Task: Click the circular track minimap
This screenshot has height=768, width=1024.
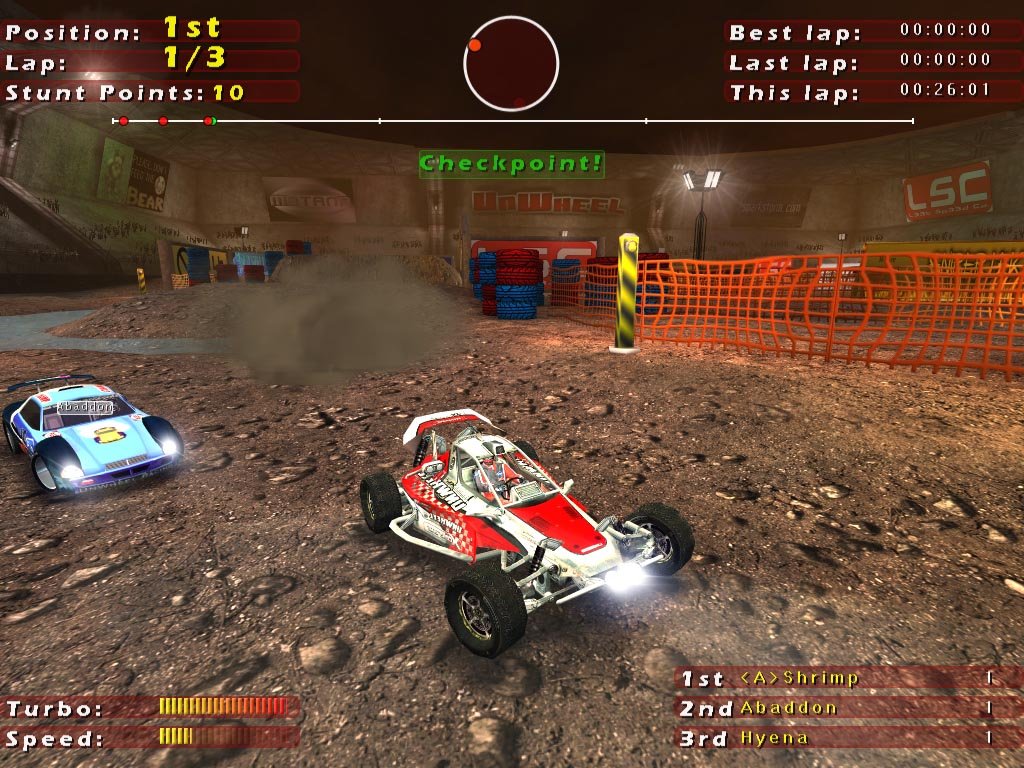Action: (511, 64)
